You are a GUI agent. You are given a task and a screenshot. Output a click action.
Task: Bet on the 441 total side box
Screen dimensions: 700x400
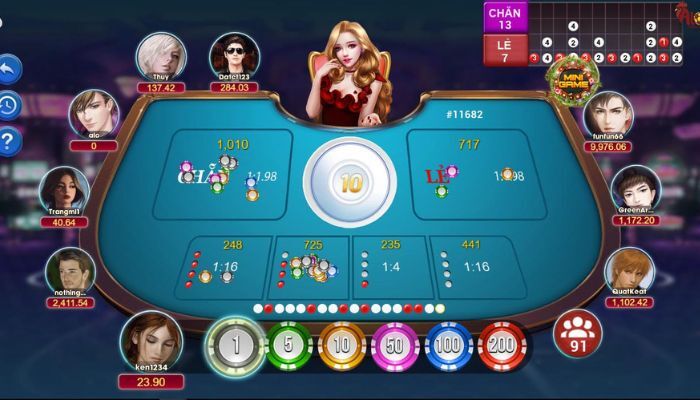pos(472,266)
